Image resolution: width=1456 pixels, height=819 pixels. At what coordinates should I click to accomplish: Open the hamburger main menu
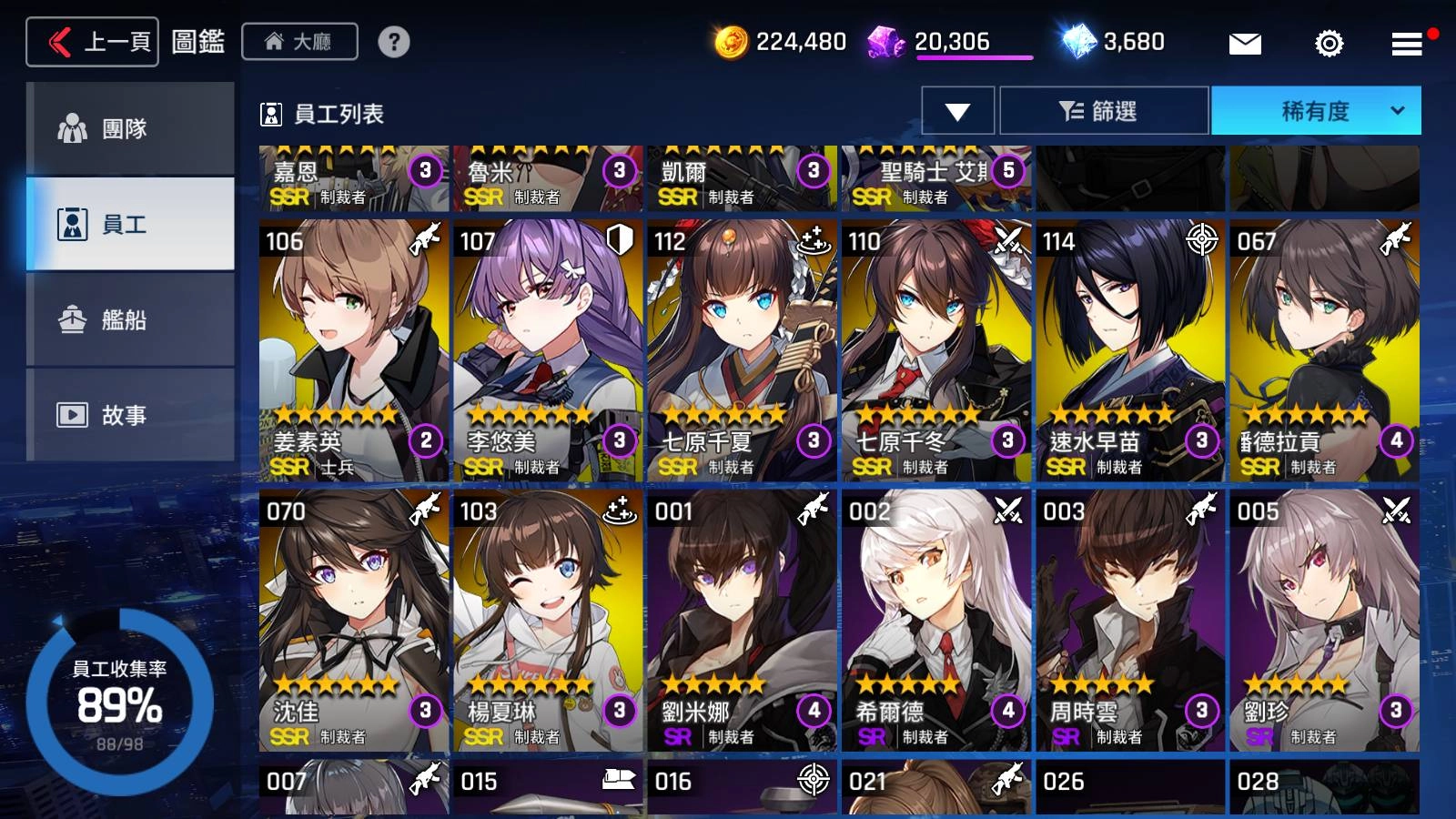pyautogui.click(x=1406, y=43)
